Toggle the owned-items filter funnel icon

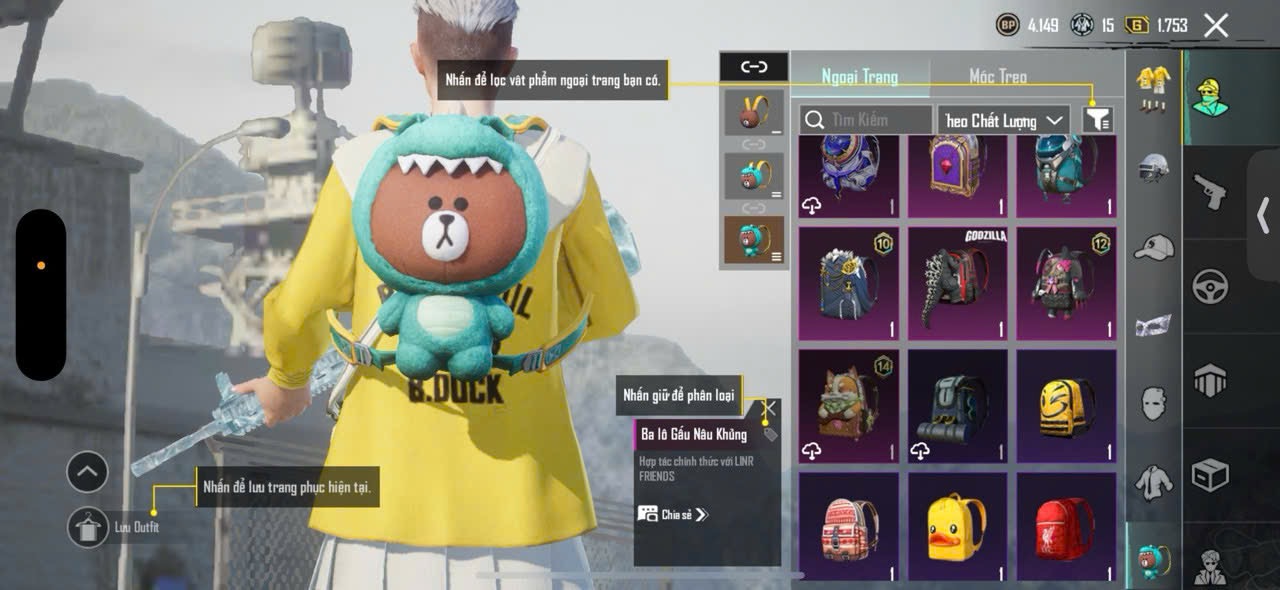[x=1098, y=120]
